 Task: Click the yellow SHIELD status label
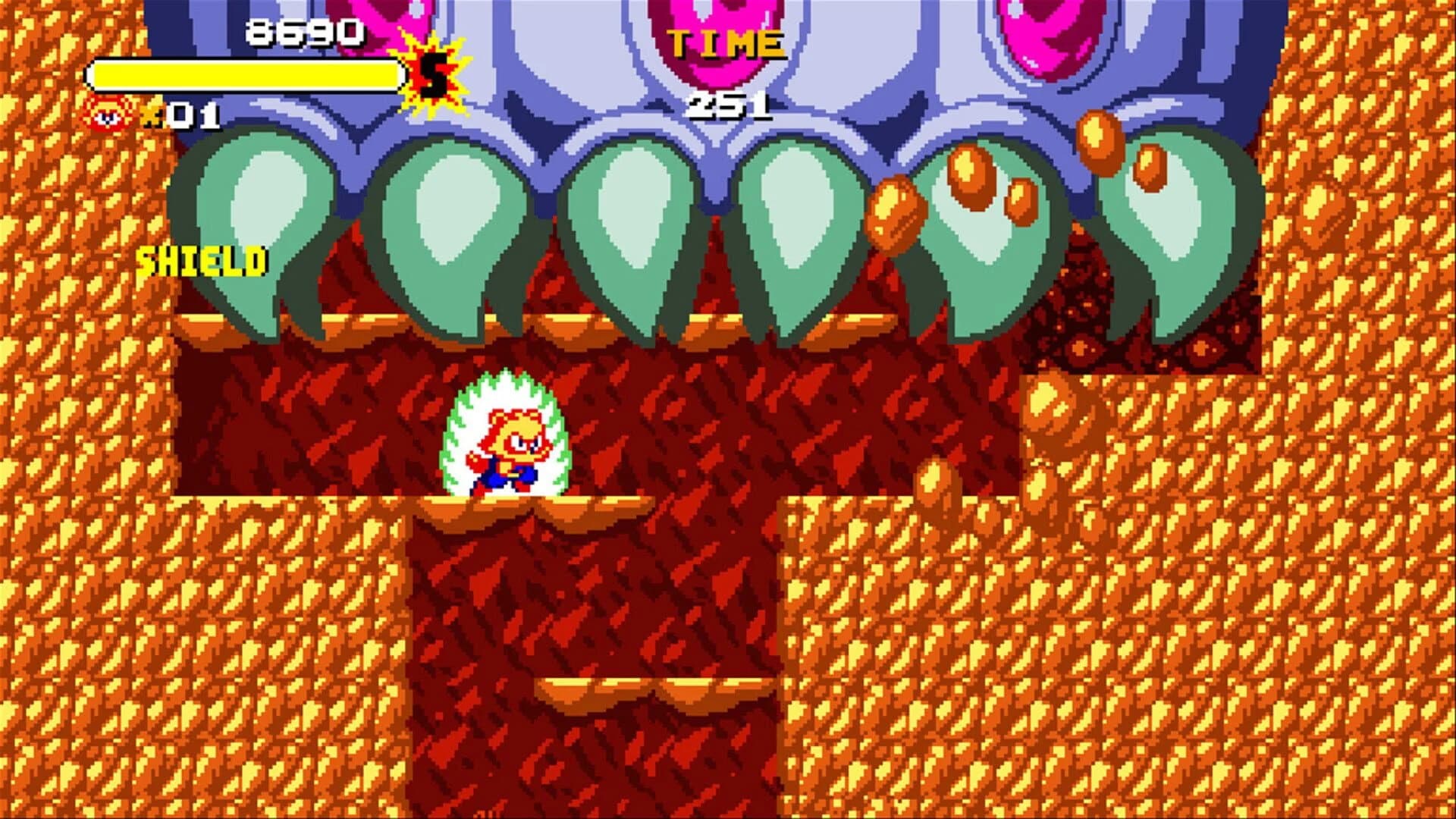pyautogui.click(x=203, y=262)
